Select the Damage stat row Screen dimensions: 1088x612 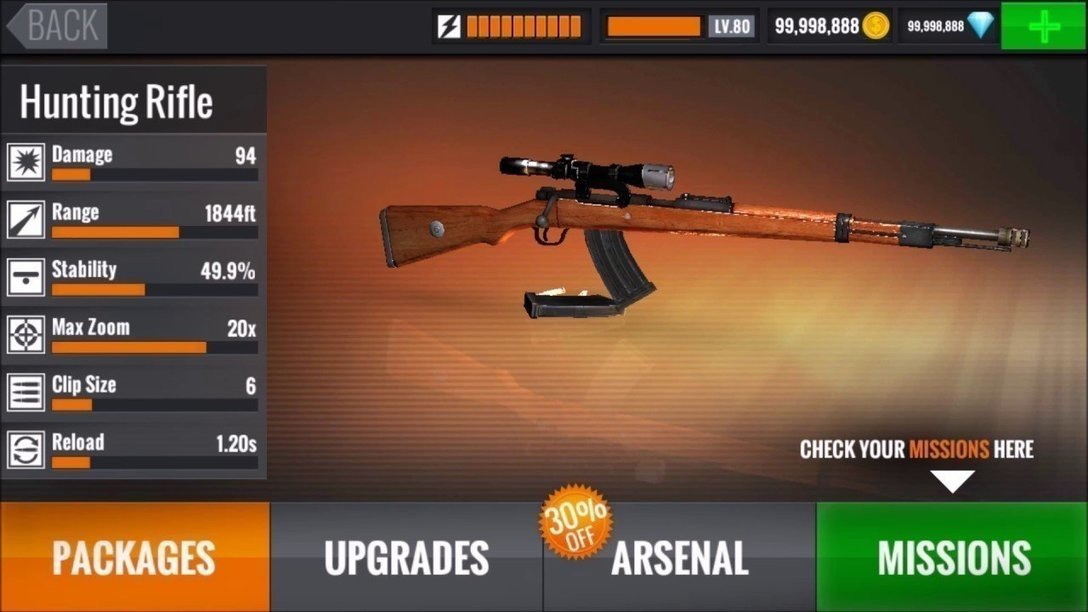(x=133, y=163)
